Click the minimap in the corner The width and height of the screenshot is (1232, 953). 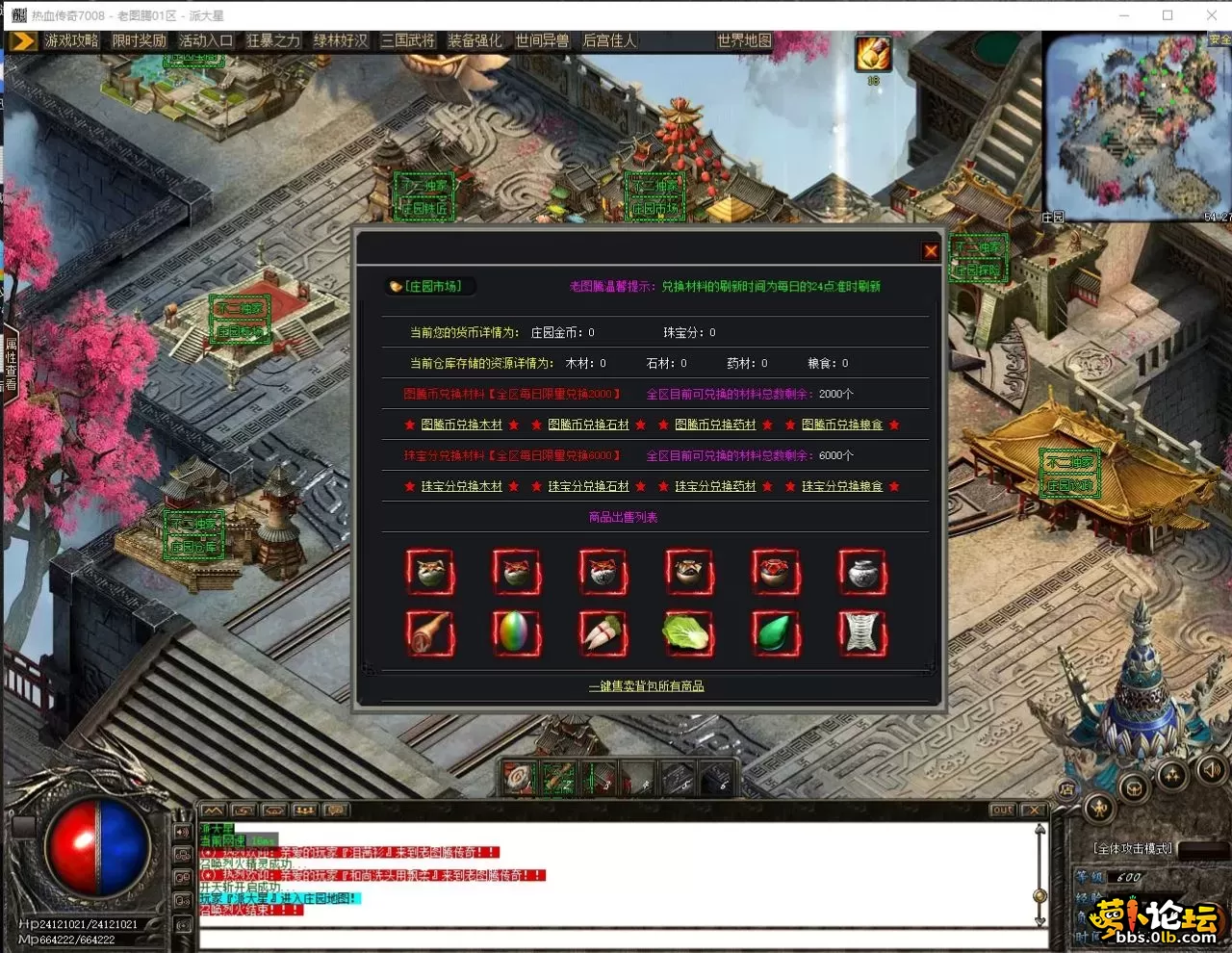pos(1136,127)
